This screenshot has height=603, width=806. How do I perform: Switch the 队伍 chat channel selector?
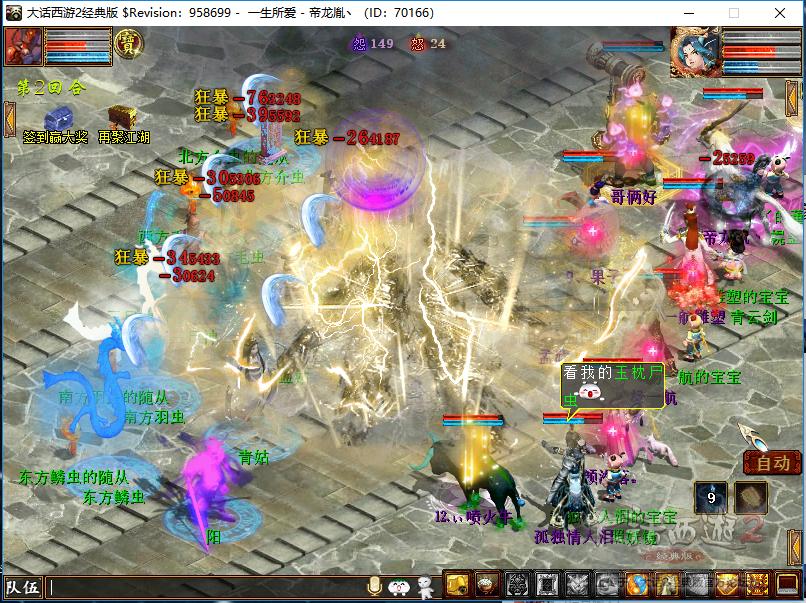22,587
